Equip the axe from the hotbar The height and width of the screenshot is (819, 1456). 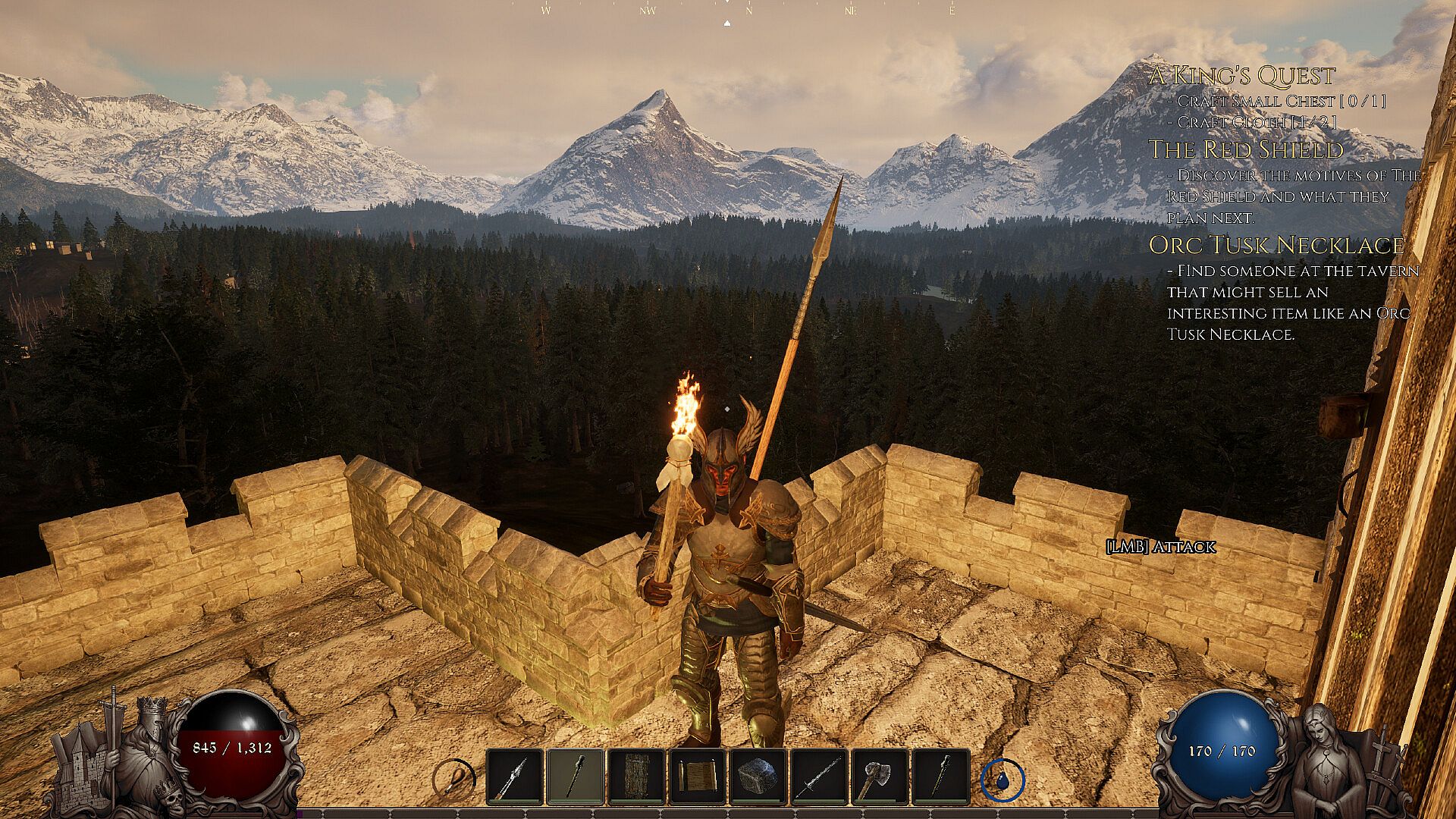pyautogui.click(x=880, y=777)
